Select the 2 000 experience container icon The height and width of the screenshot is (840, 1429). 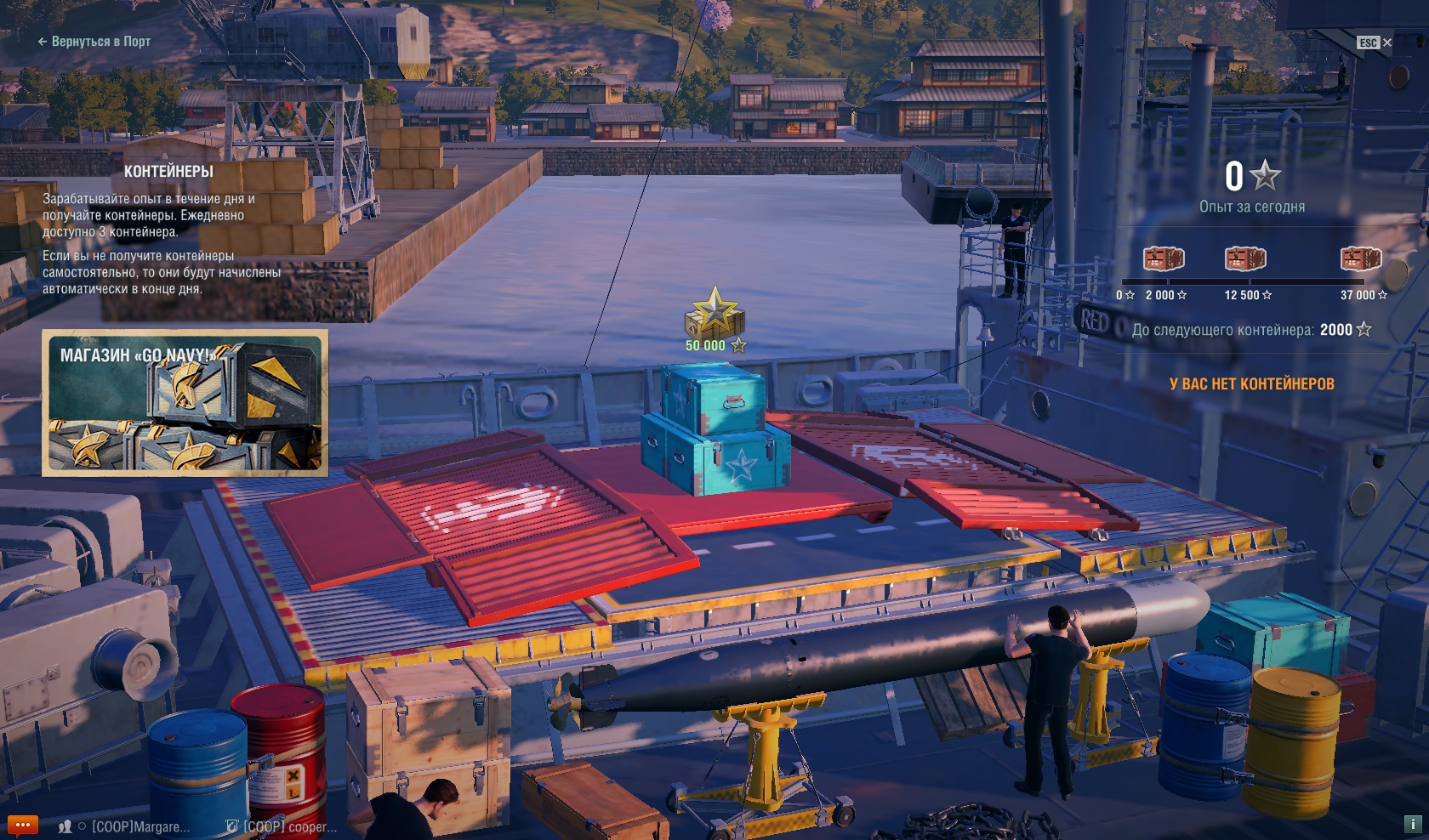tap(1164, 258)
